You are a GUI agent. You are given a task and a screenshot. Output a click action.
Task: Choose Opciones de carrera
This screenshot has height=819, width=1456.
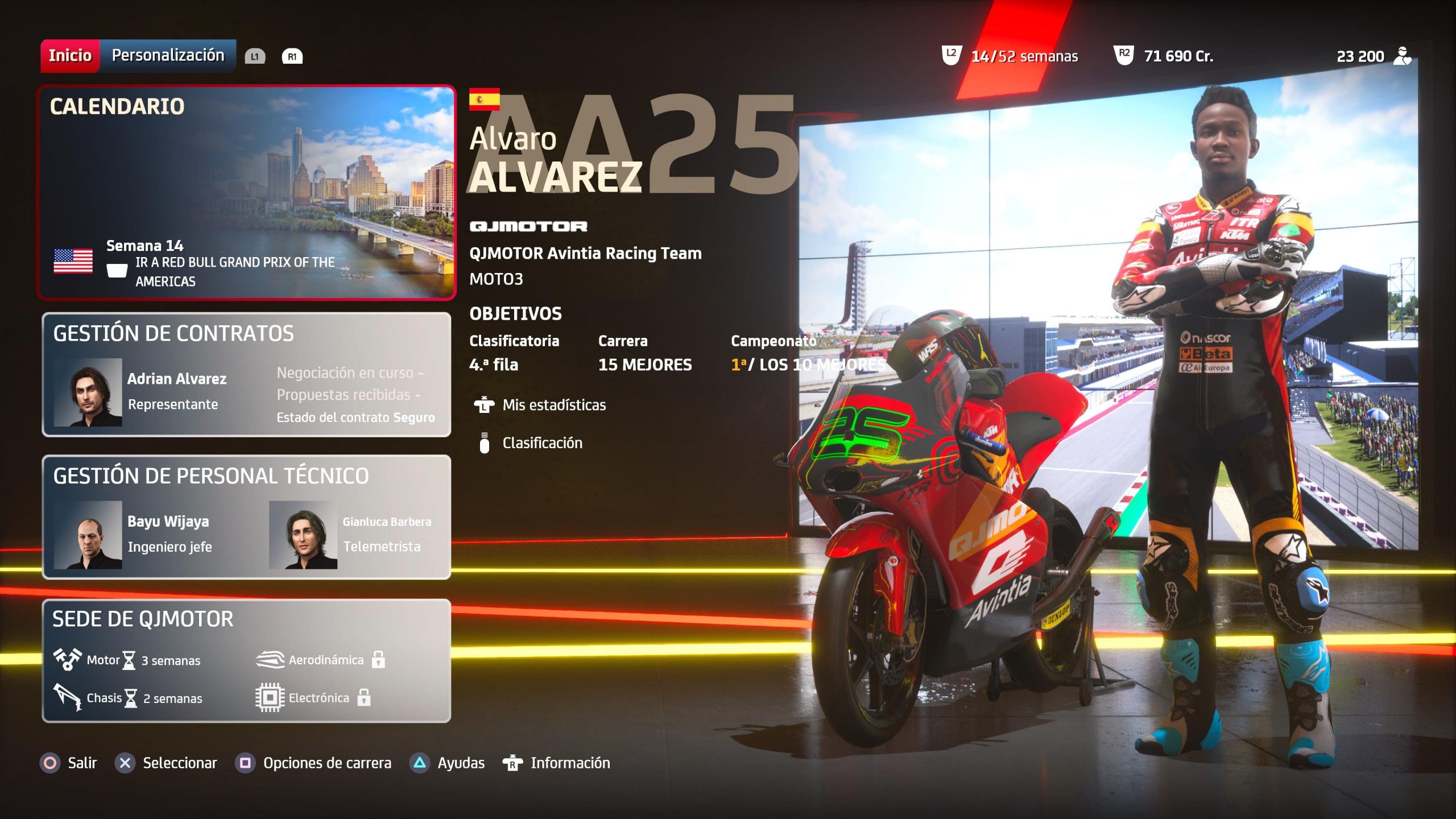314,763
